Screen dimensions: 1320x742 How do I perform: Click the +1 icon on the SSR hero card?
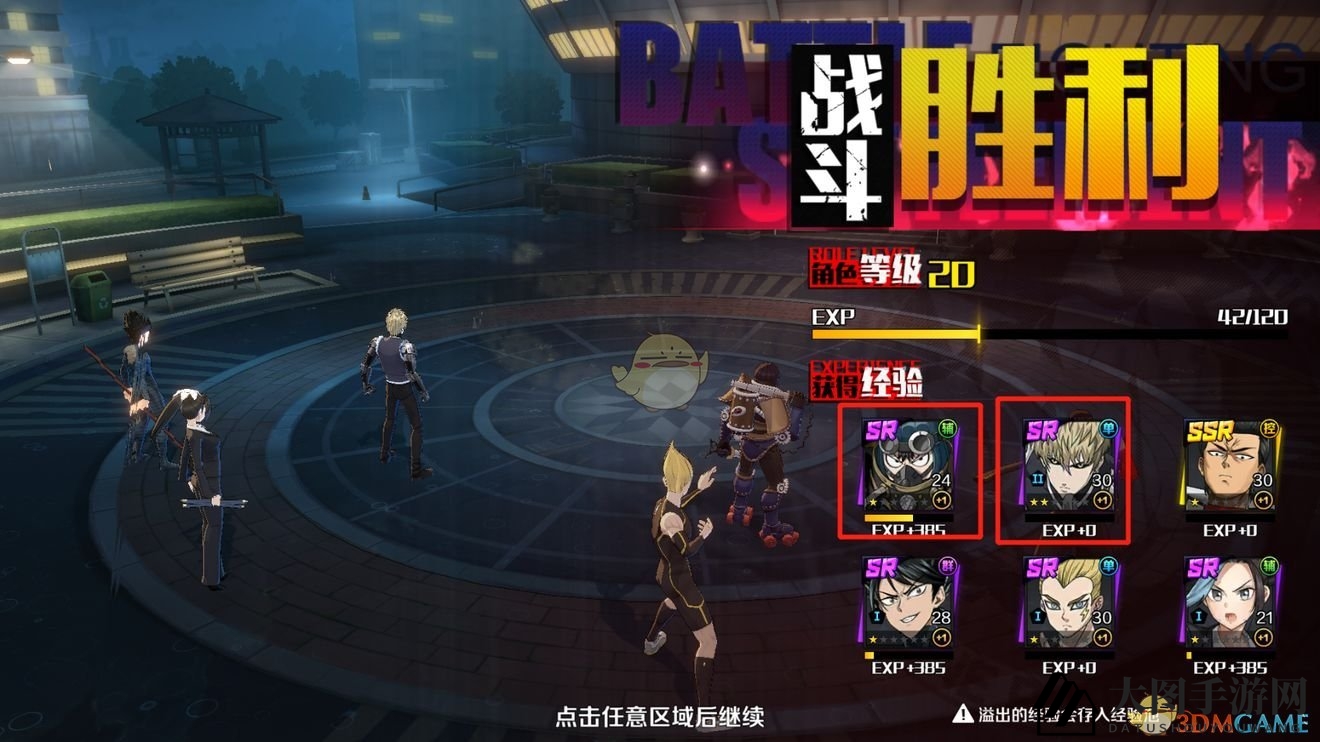tap(1263, 499)
